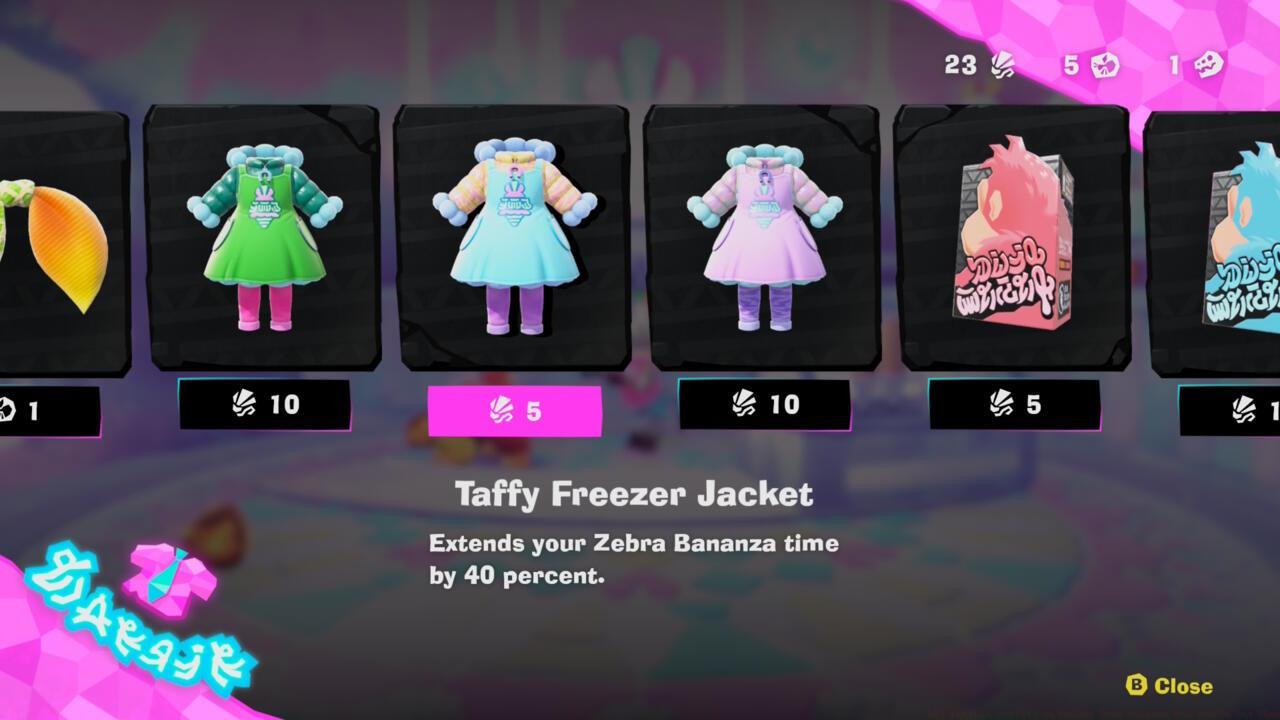Select the lavender dress outfit
This screenshot has width=1280, height=720.
(x=767, y=240)
